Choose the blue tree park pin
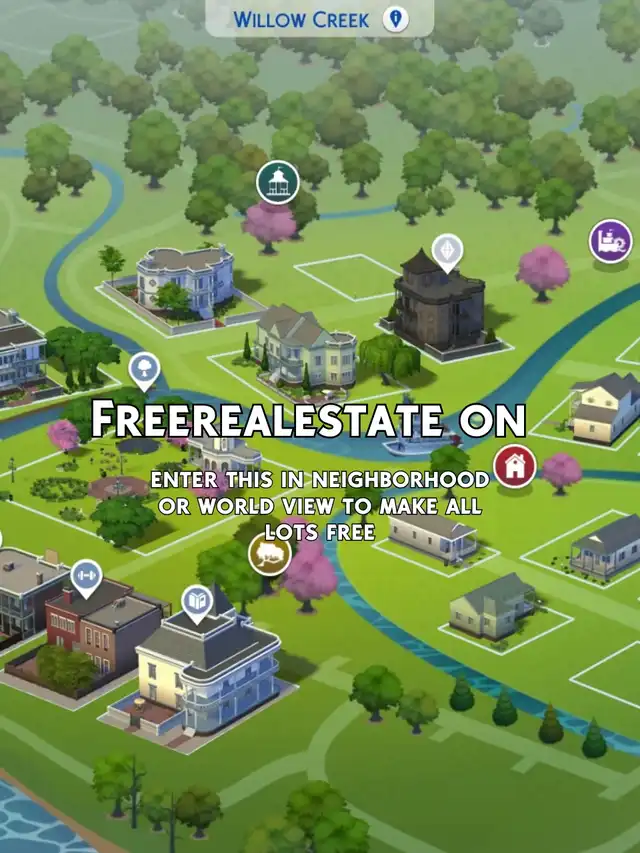 click(x=144, y=370)
